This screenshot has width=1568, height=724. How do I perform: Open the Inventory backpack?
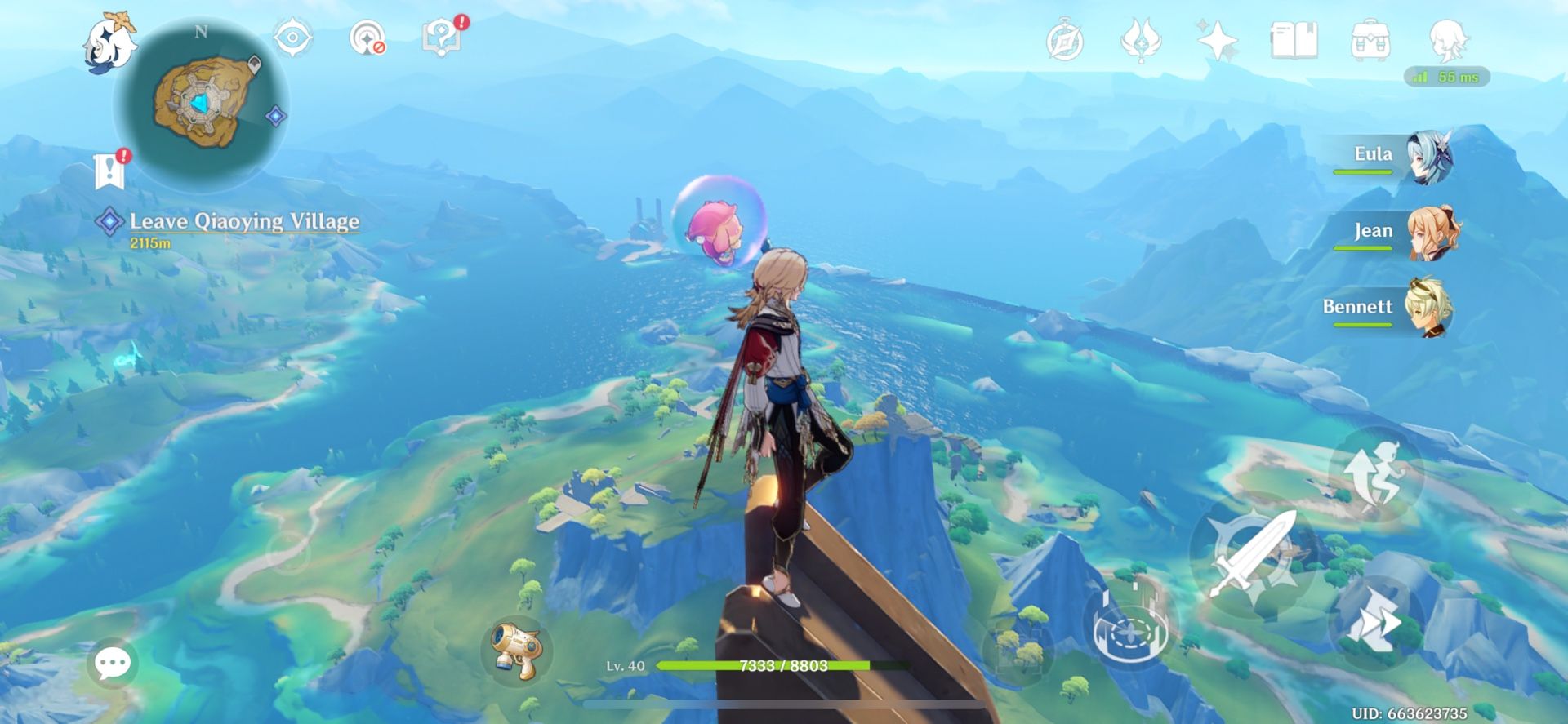[x=1372, y=38]
